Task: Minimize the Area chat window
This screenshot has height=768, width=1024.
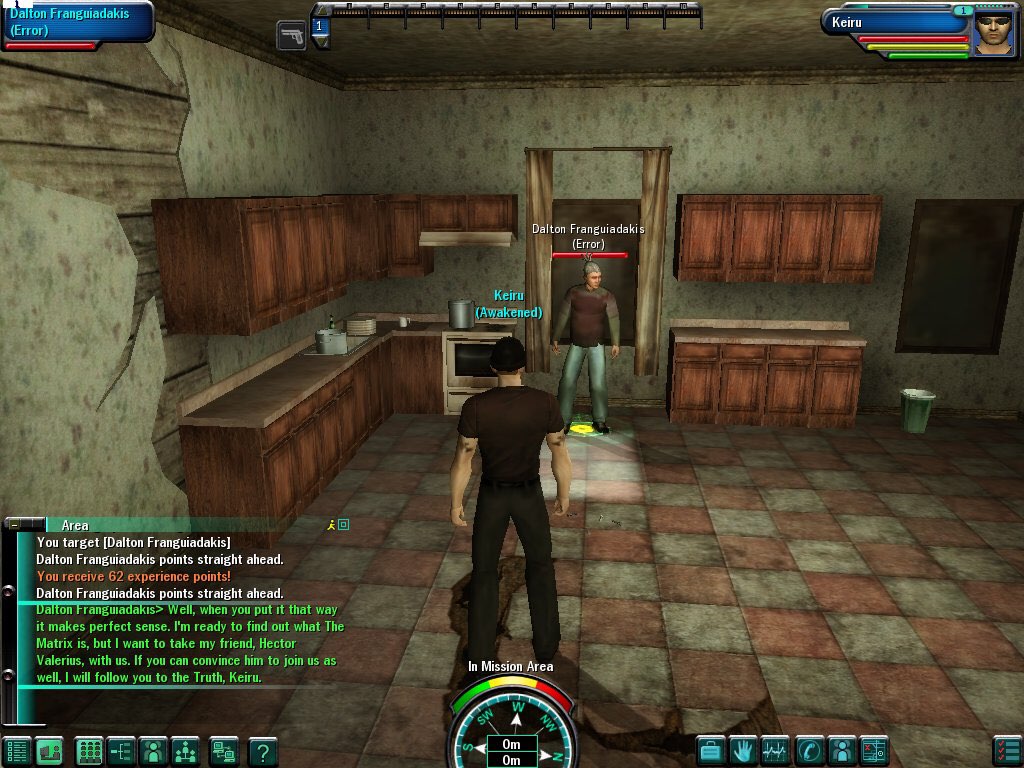Action: [15, 524]
